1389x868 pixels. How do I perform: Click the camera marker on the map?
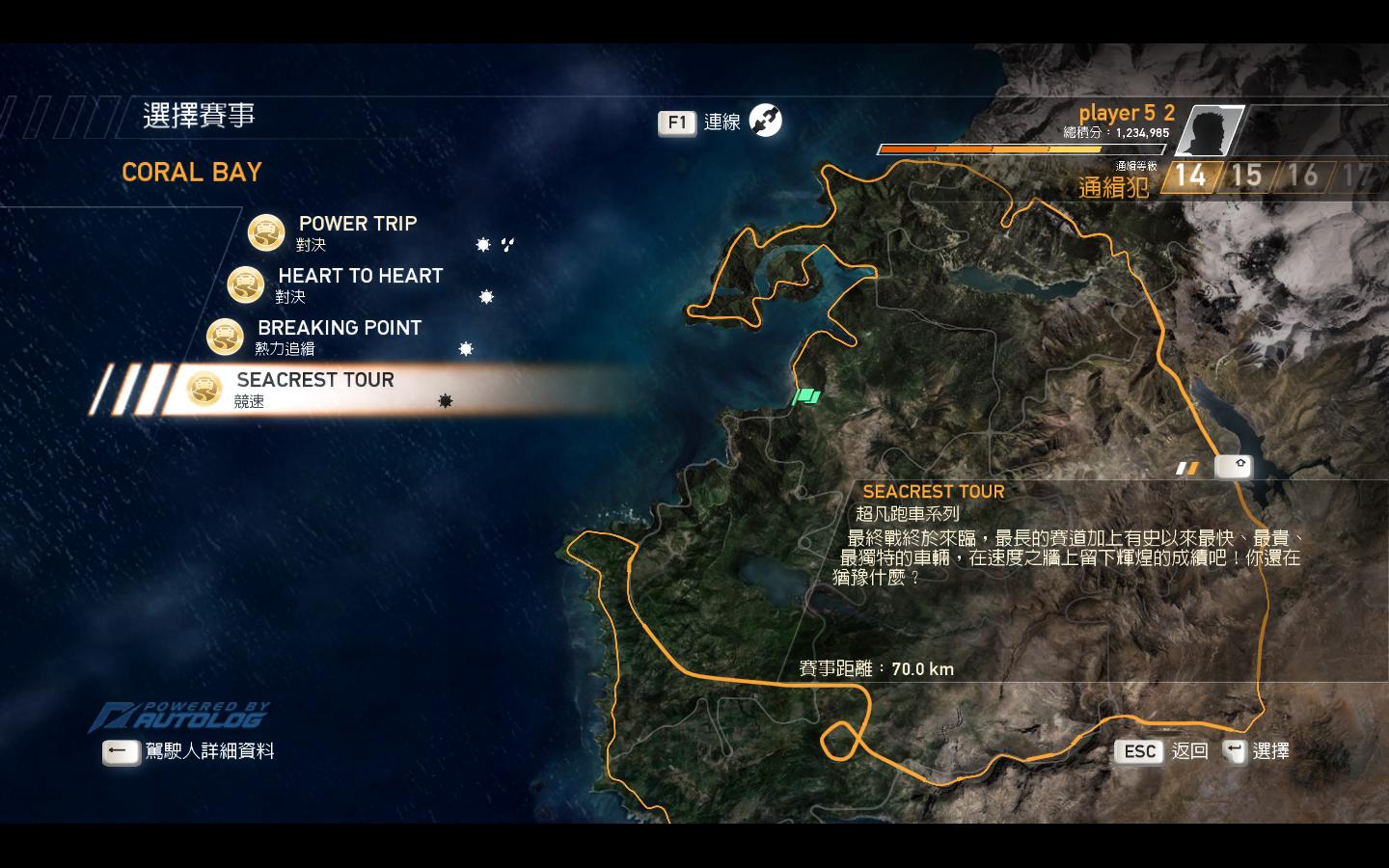[x=1234, y=467]
